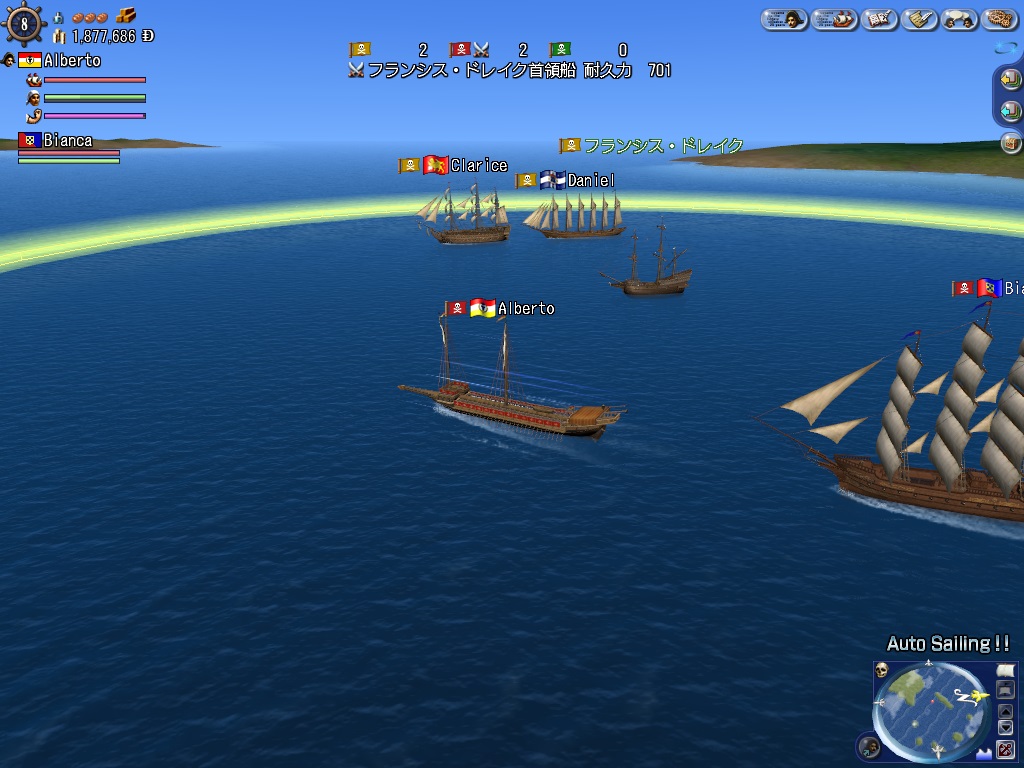The height and width of the screenshot is (768, 1024).
Task: Open the open-book journal menu
Action: click(879, 19)
